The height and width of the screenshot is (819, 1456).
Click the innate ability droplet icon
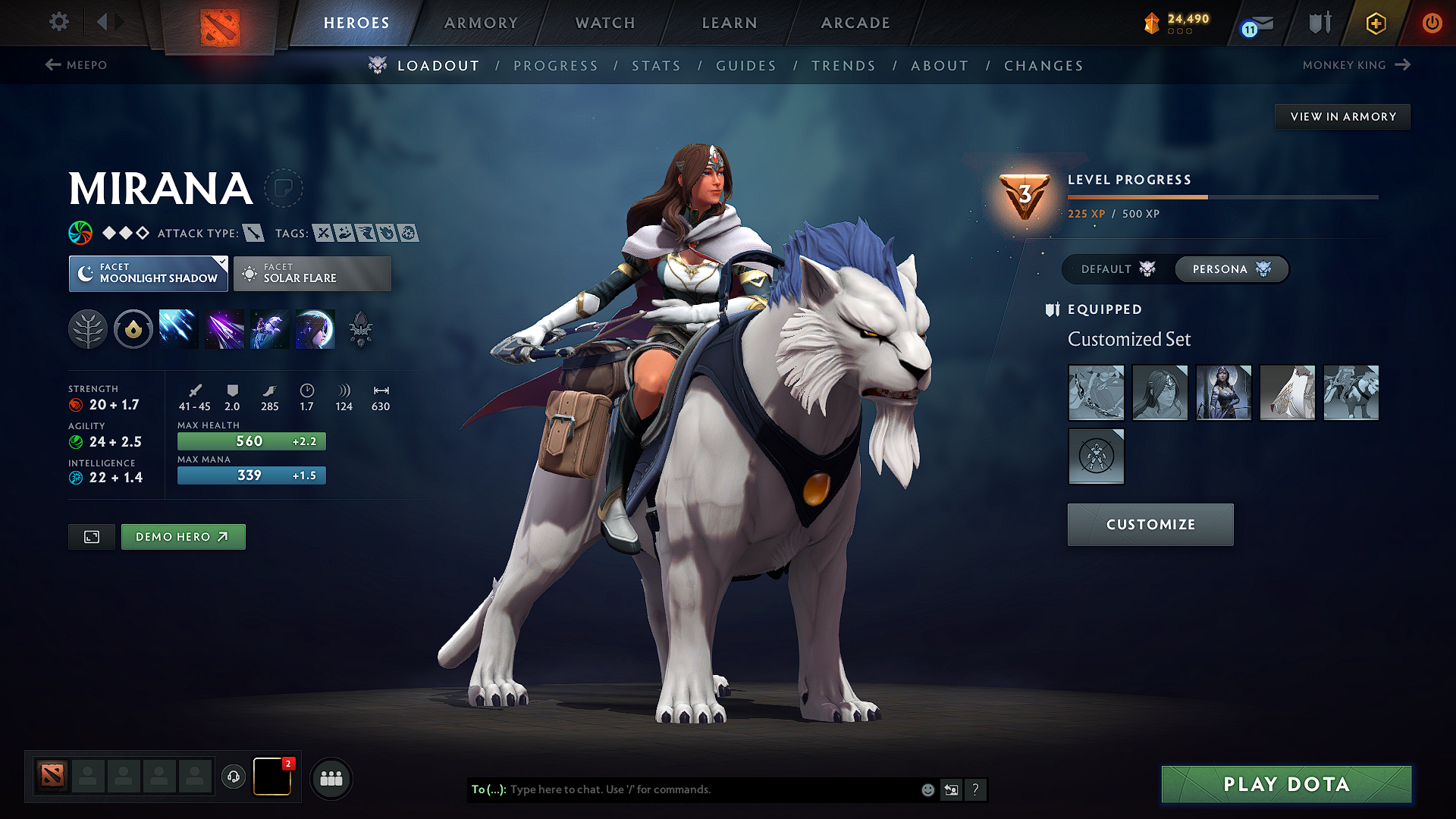coord(133,328)
